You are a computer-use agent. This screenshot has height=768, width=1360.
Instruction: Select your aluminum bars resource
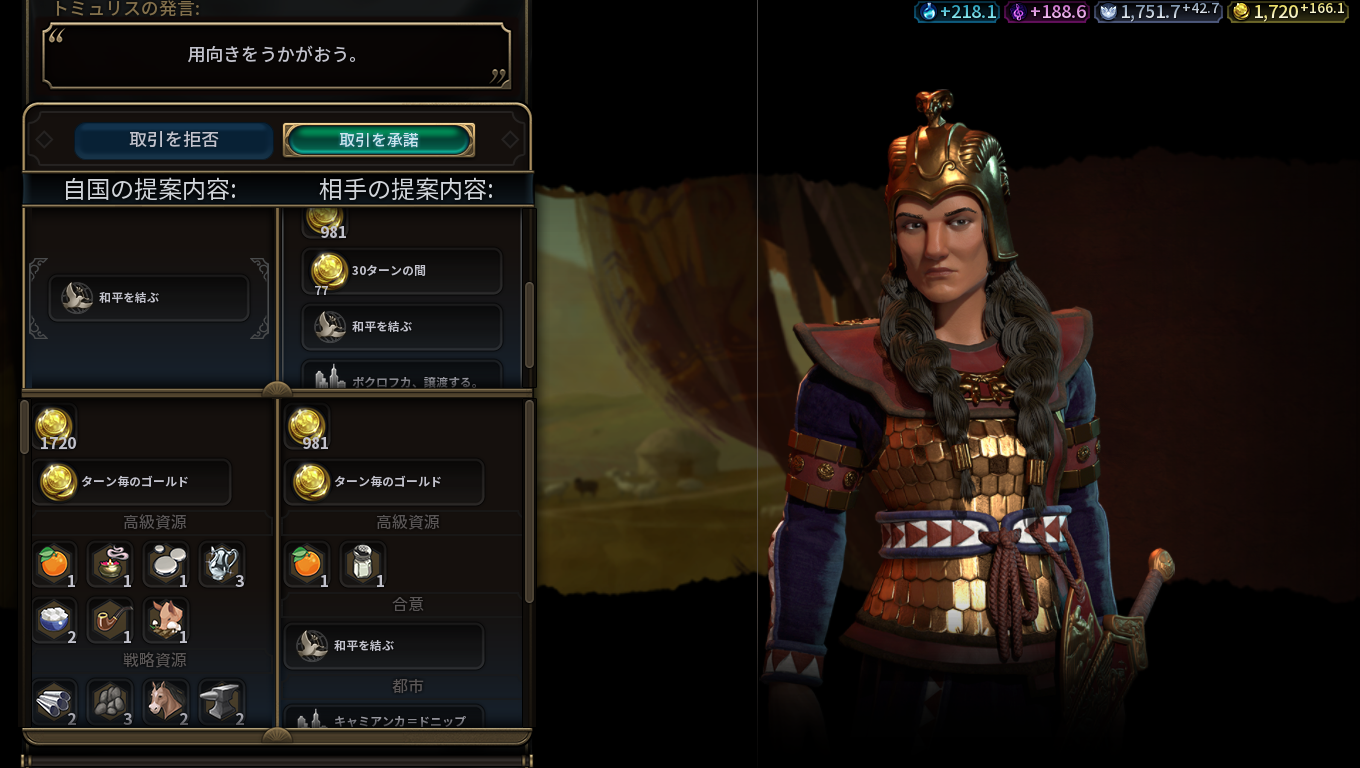[53, 701]
